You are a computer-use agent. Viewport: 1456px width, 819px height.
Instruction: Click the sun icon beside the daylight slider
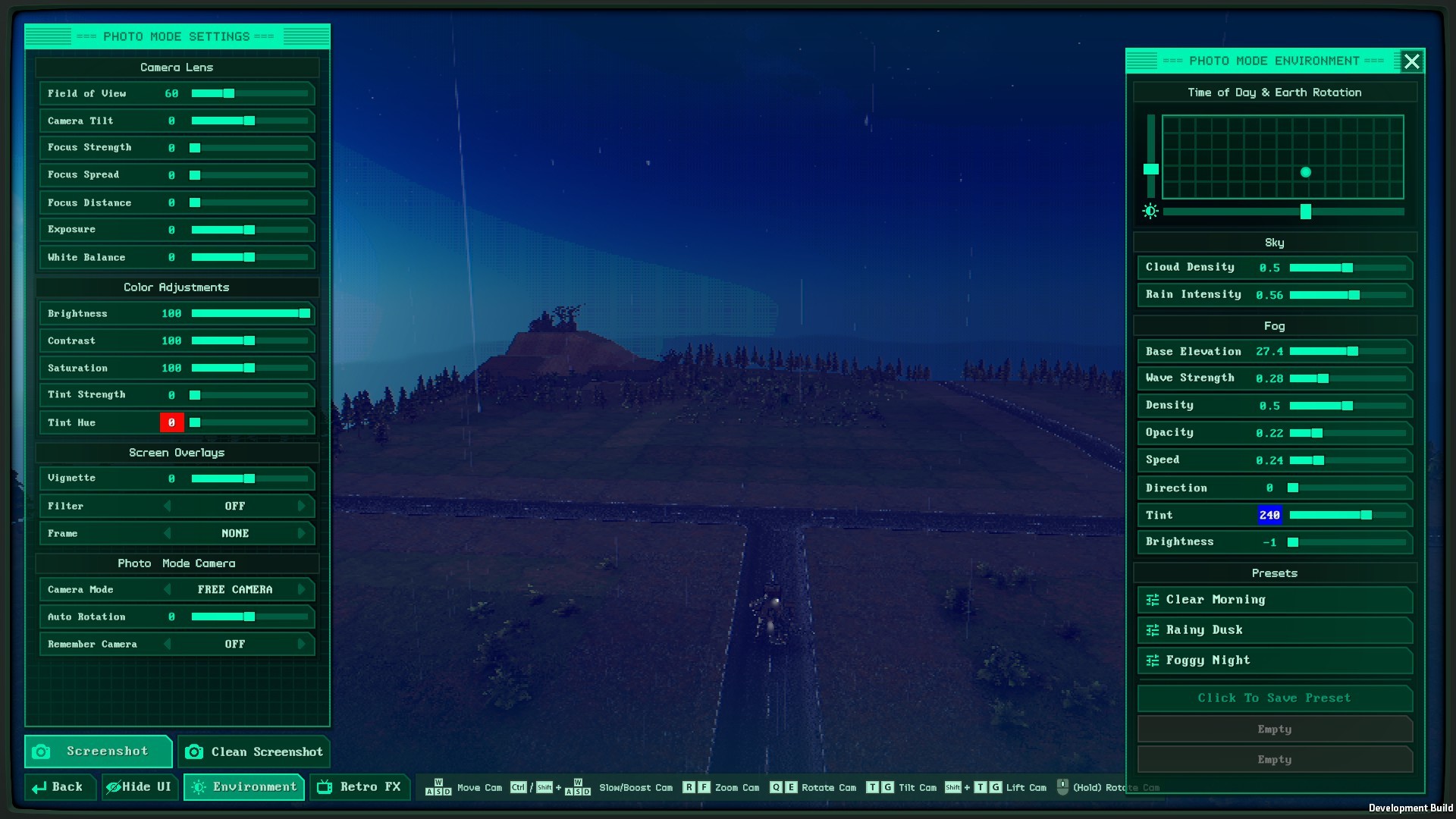pos(1150,211)
